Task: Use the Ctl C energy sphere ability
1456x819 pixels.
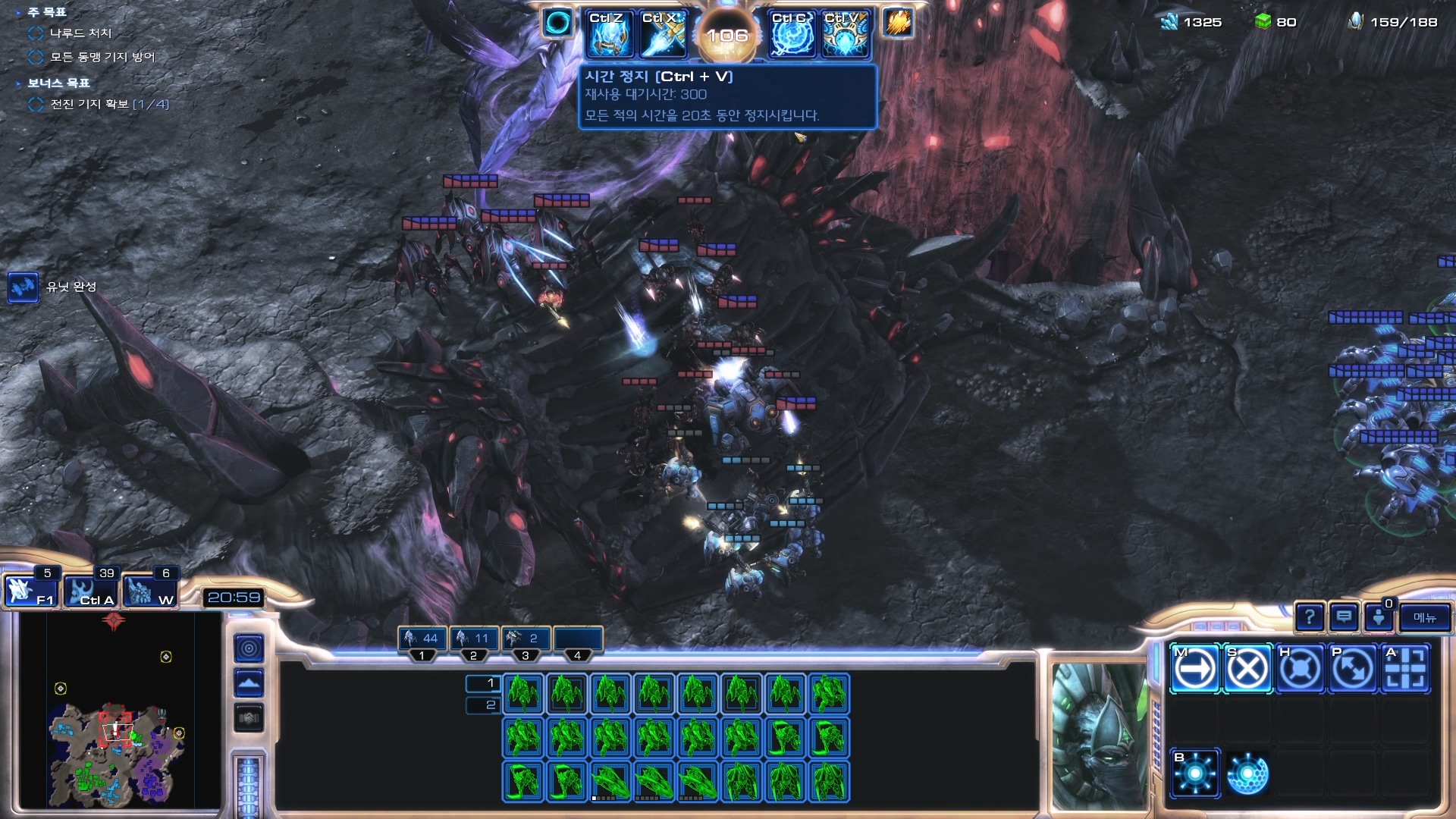Action: click(792, 35)
